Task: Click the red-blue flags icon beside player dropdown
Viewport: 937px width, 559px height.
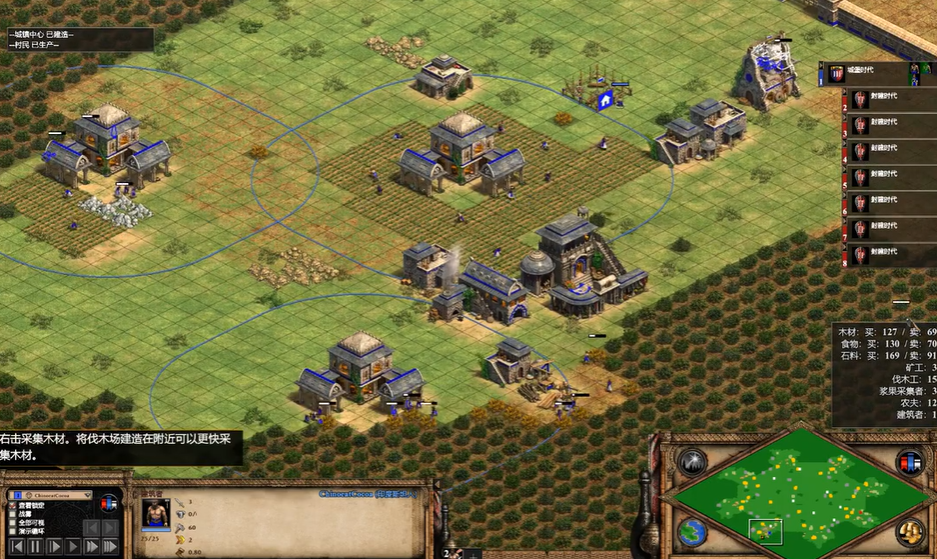Action: coord(109,505)
